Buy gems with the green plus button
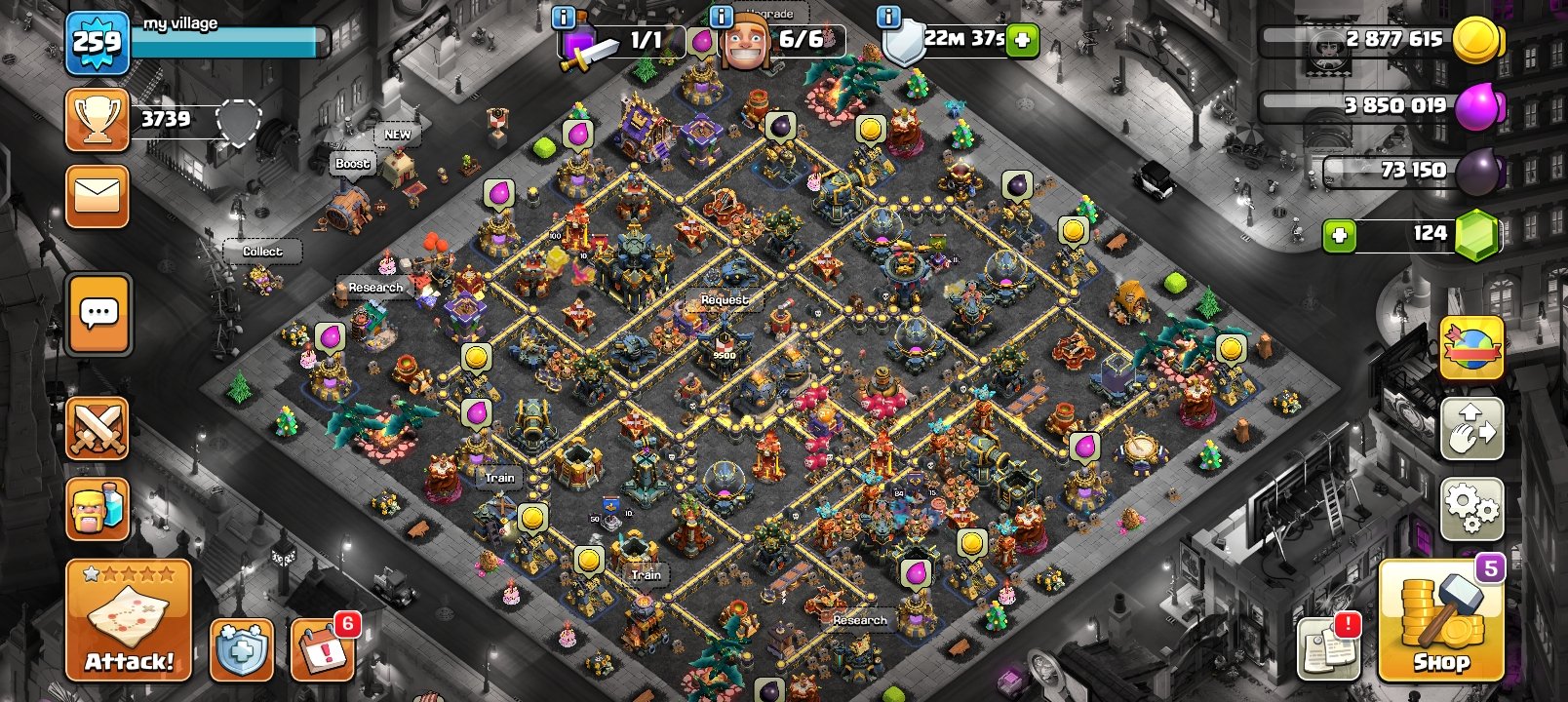This screenshot has width=1568, height=702. pyautogui.click(x=1338, y=233)
